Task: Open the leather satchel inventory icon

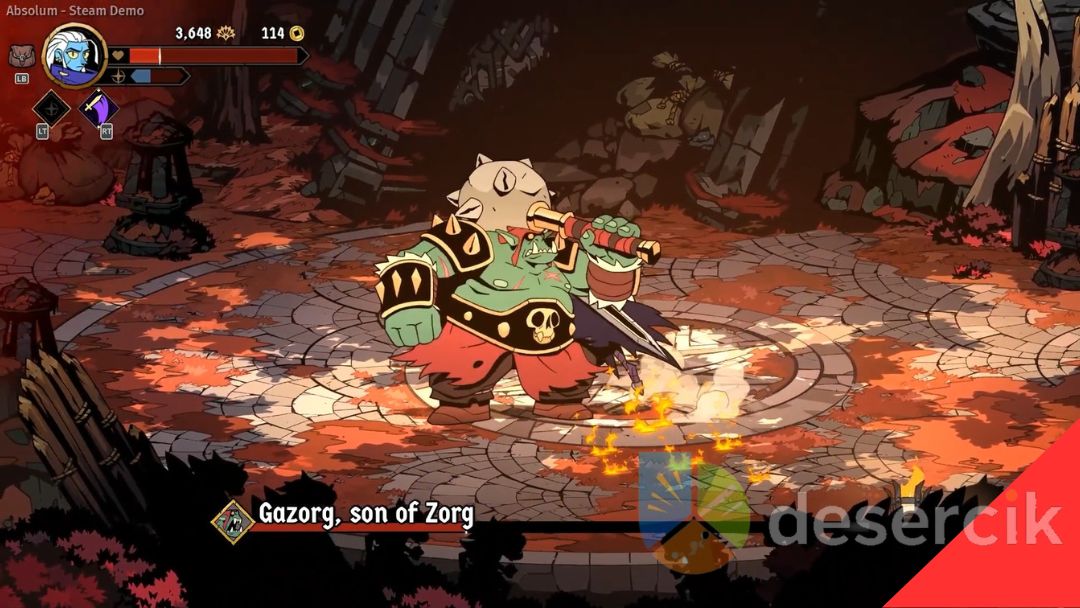Action: pos(21,56)
